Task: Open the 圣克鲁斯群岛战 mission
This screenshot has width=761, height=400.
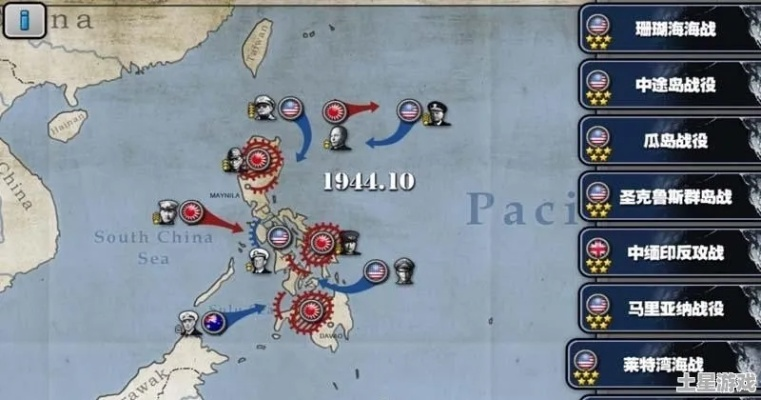Action: point(670,197)
